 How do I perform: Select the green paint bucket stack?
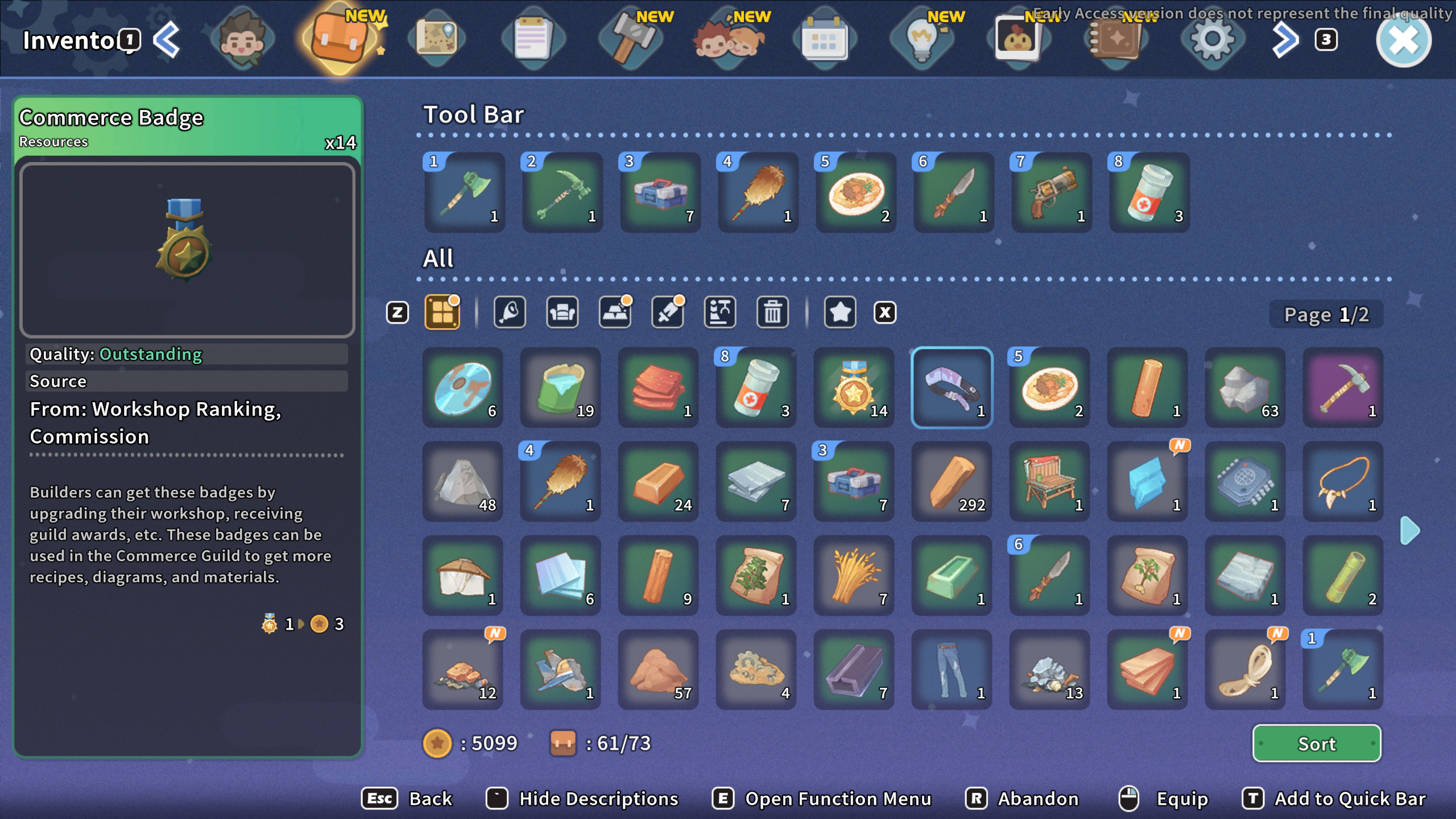560,388
